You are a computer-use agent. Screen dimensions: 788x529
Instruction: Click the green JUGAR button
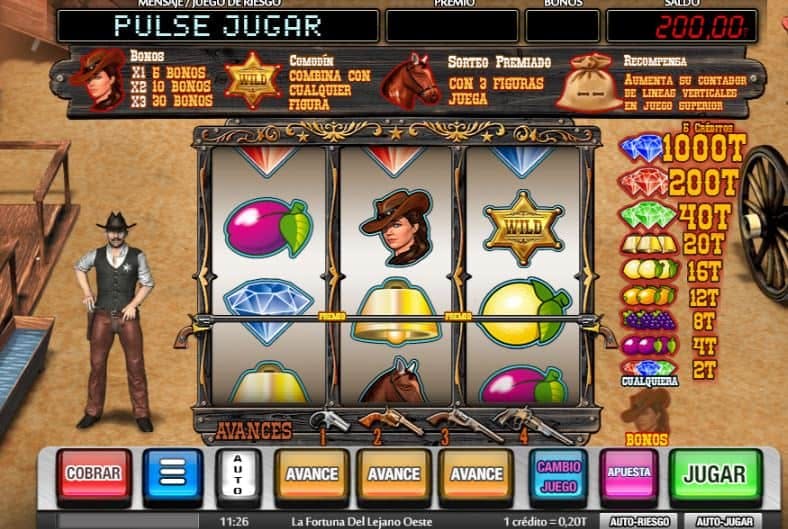[x=714, y=474]
